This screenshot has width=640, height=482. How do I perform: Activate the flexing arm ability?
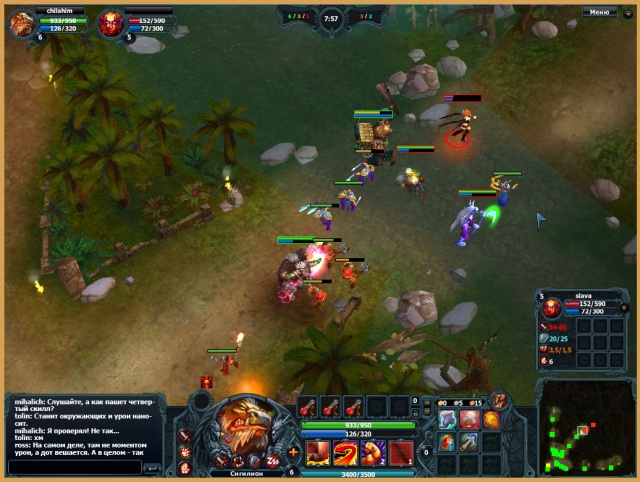pos(373,452)
